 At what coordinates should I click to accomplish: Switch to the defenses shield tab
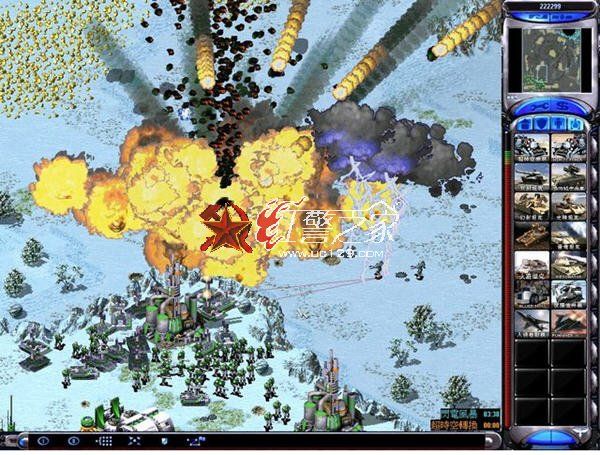pos(540,124)
